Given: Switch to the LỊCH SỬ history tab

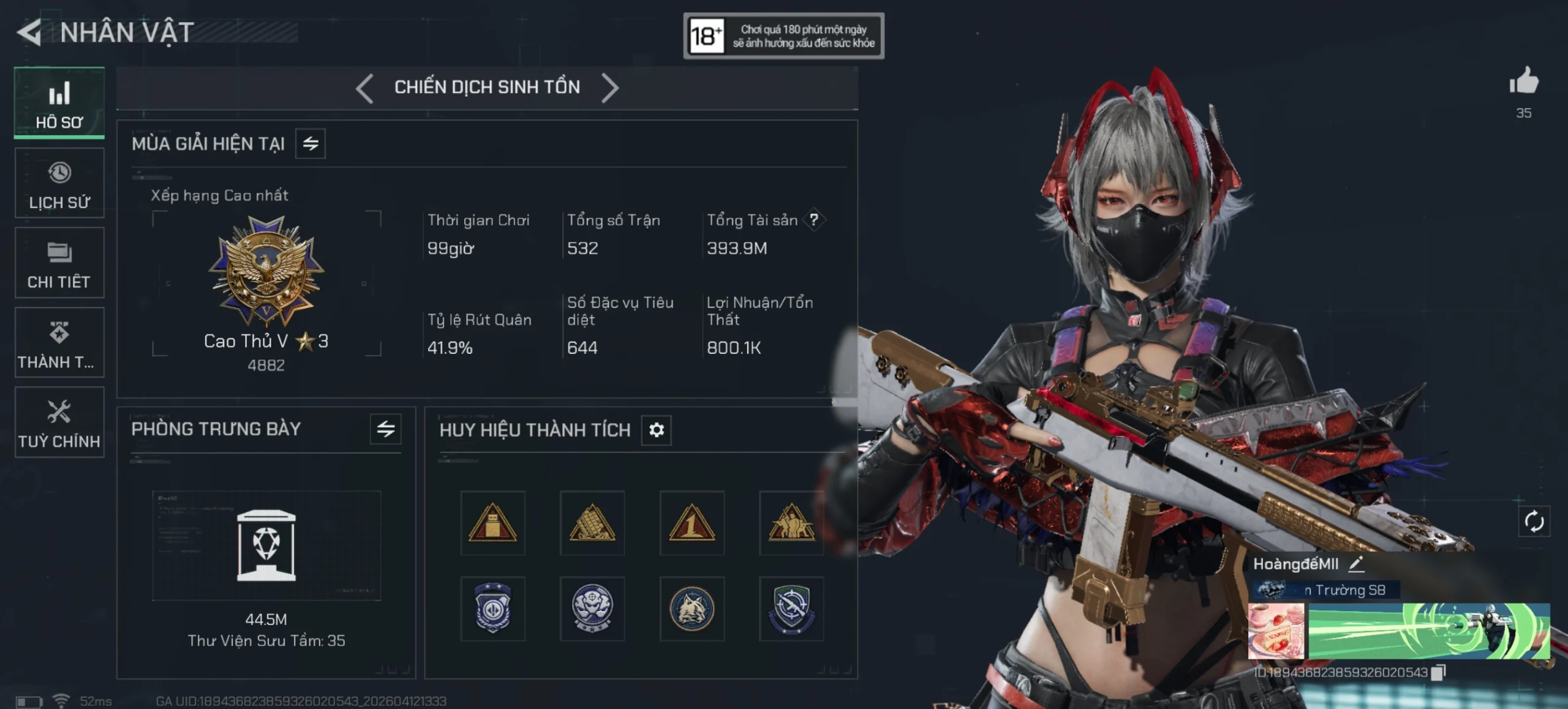Looking at the screenshot, I should pyautogui.click(x=59, y=183).
